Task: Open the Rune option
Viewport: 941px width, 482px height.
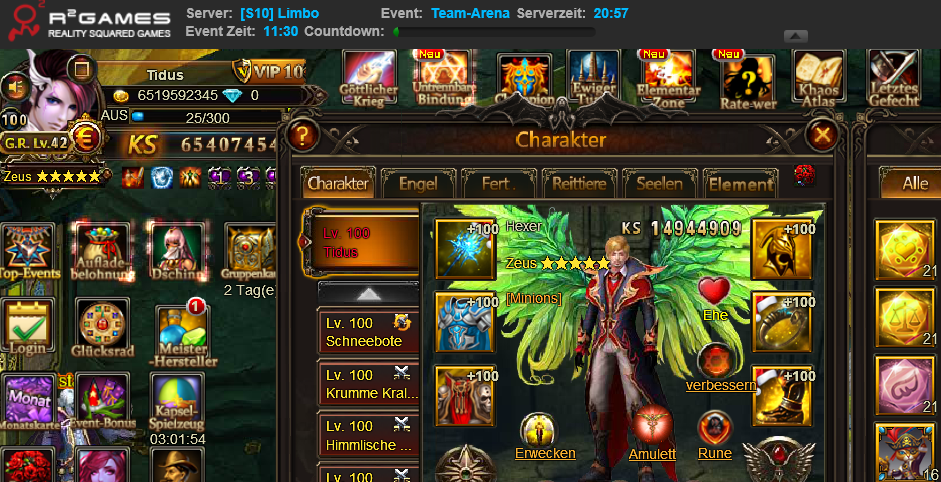Action: click(714, 453)
